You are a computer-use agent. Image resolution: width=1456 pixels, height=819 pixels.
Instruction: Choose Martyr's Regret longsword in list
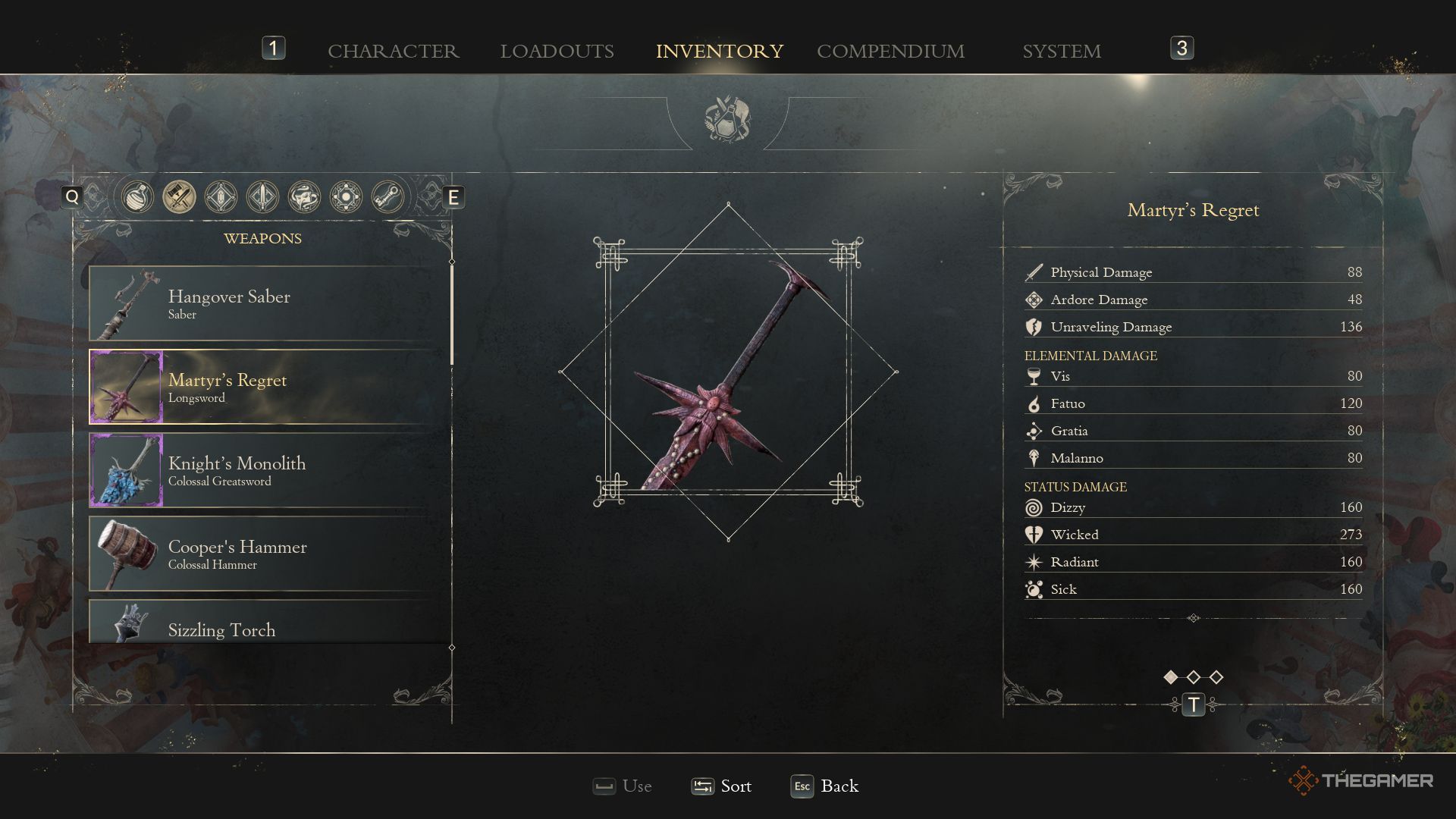coord(270,387)
